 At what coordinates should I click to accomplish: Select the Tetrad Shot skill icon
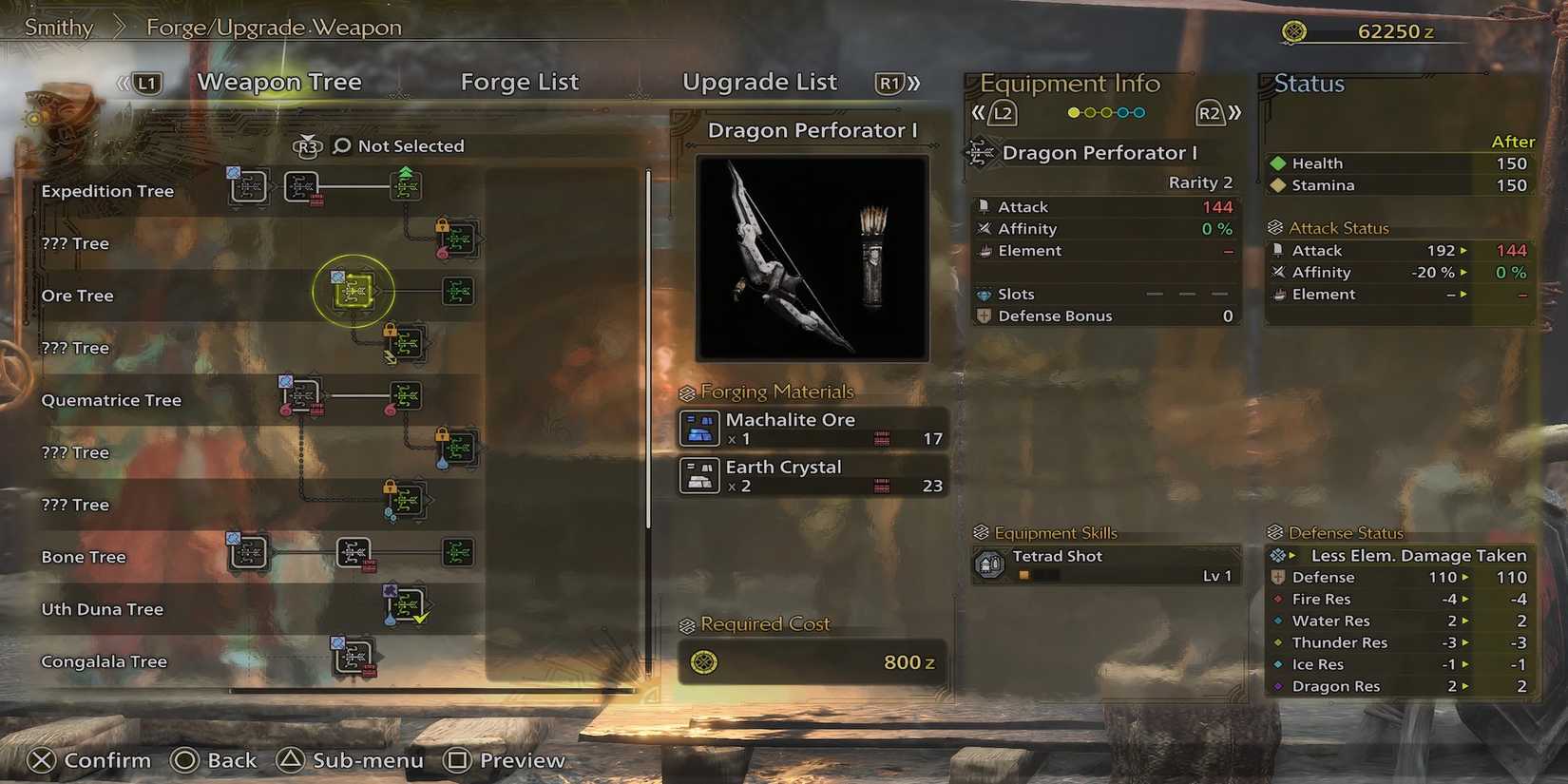coord(988,564)
